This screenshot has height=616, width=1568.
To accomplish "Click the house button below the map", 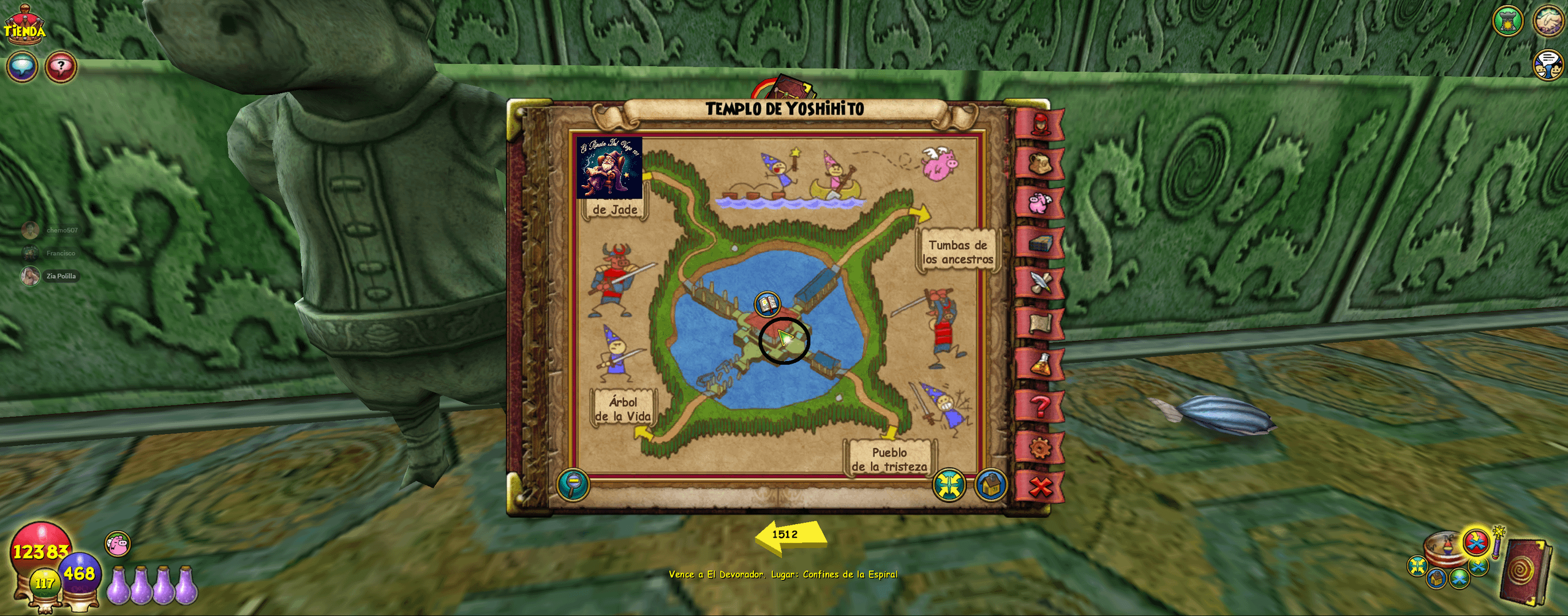I will click(990, 485).
